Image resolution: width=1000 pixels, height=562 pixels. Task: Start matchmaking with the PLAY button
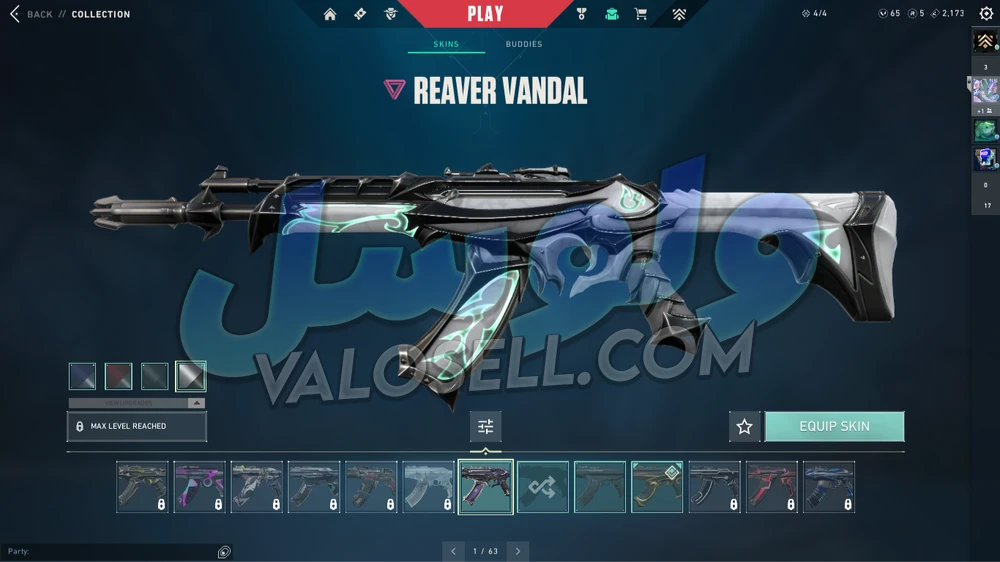click(485, 14)
